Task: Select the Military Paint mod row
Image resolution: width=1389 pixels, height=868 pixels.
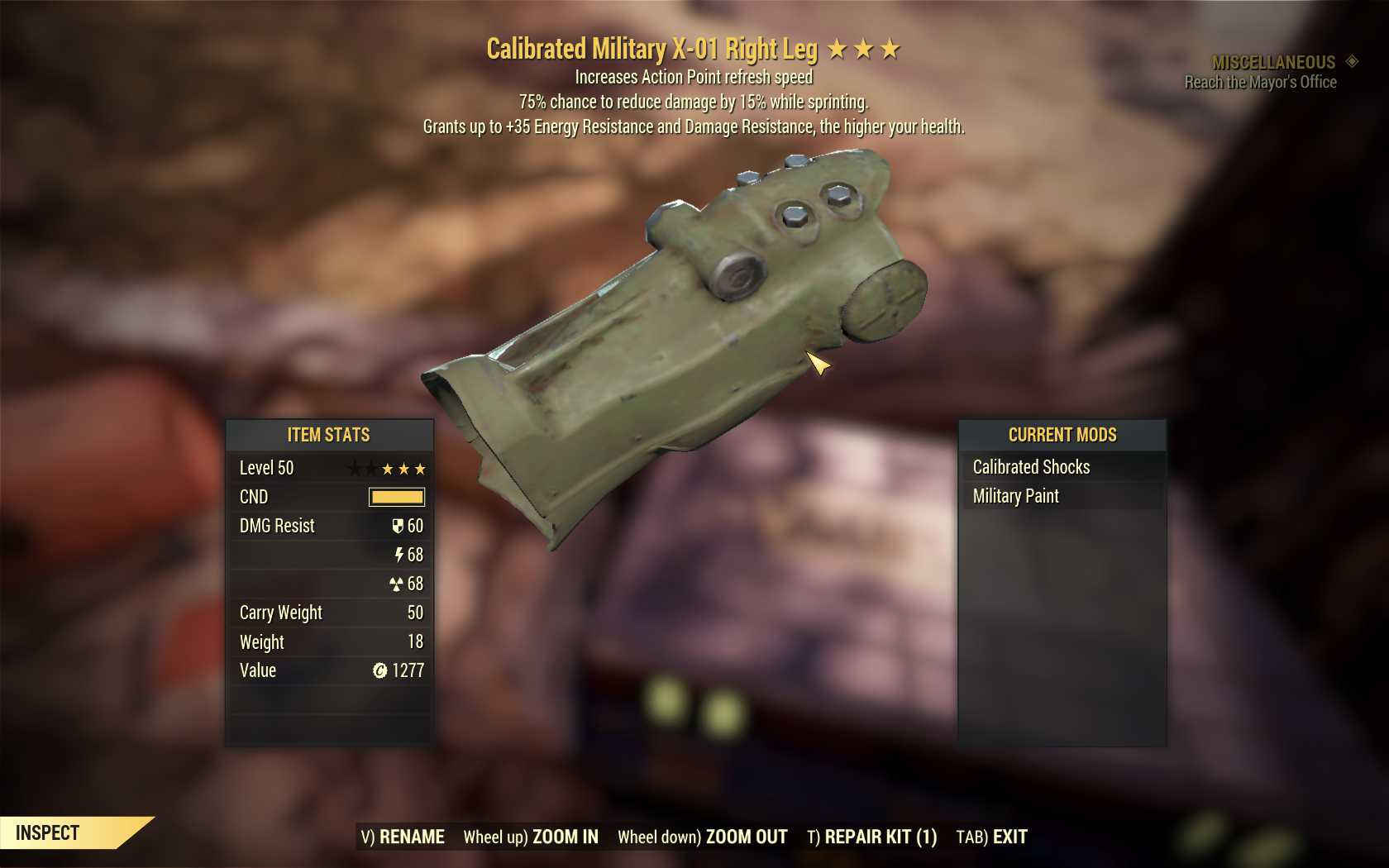Action: (x=1062, y=496)
